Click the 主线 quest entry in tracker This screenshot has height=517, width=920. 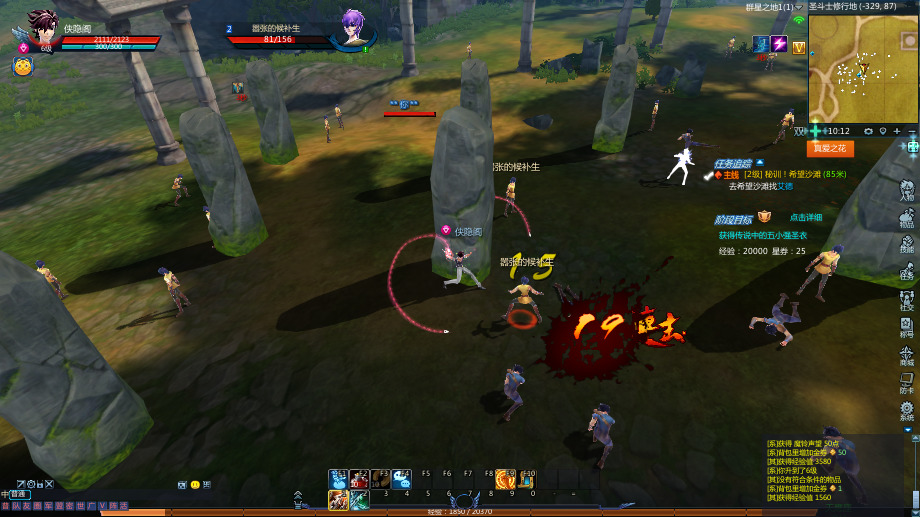(x=731, y=174)
